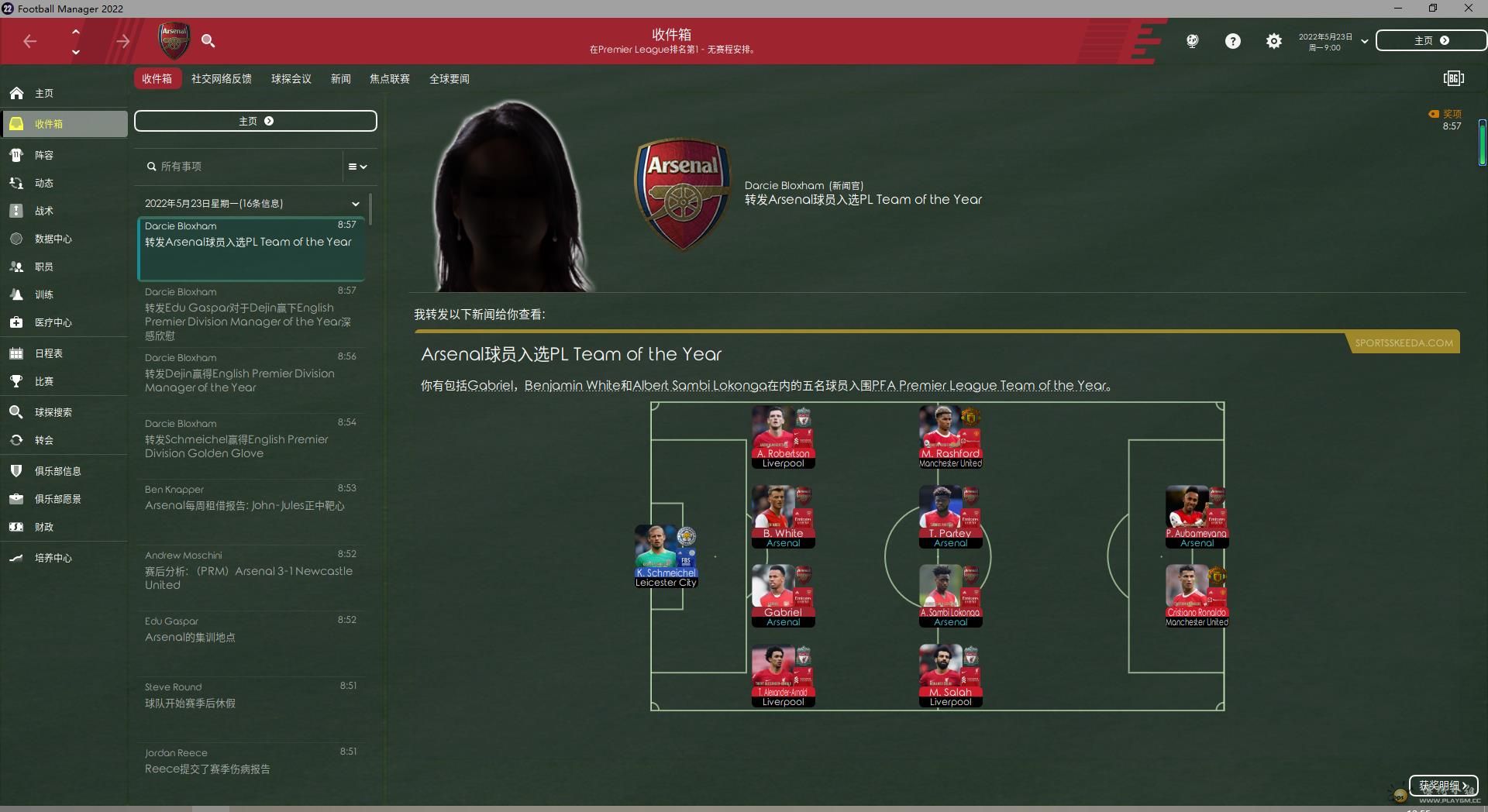Go back with the left arrow
Screen dimensions: 1488x812
[30, 41]
